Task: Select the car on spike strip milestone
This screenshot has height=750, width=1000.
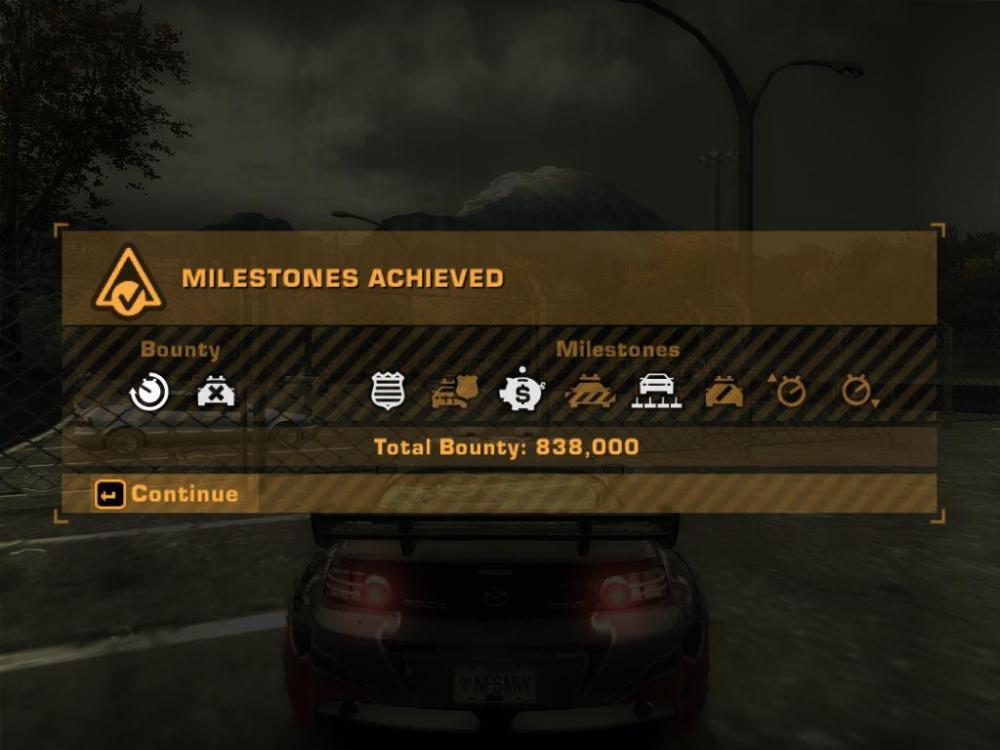Action: pos(656,392)
